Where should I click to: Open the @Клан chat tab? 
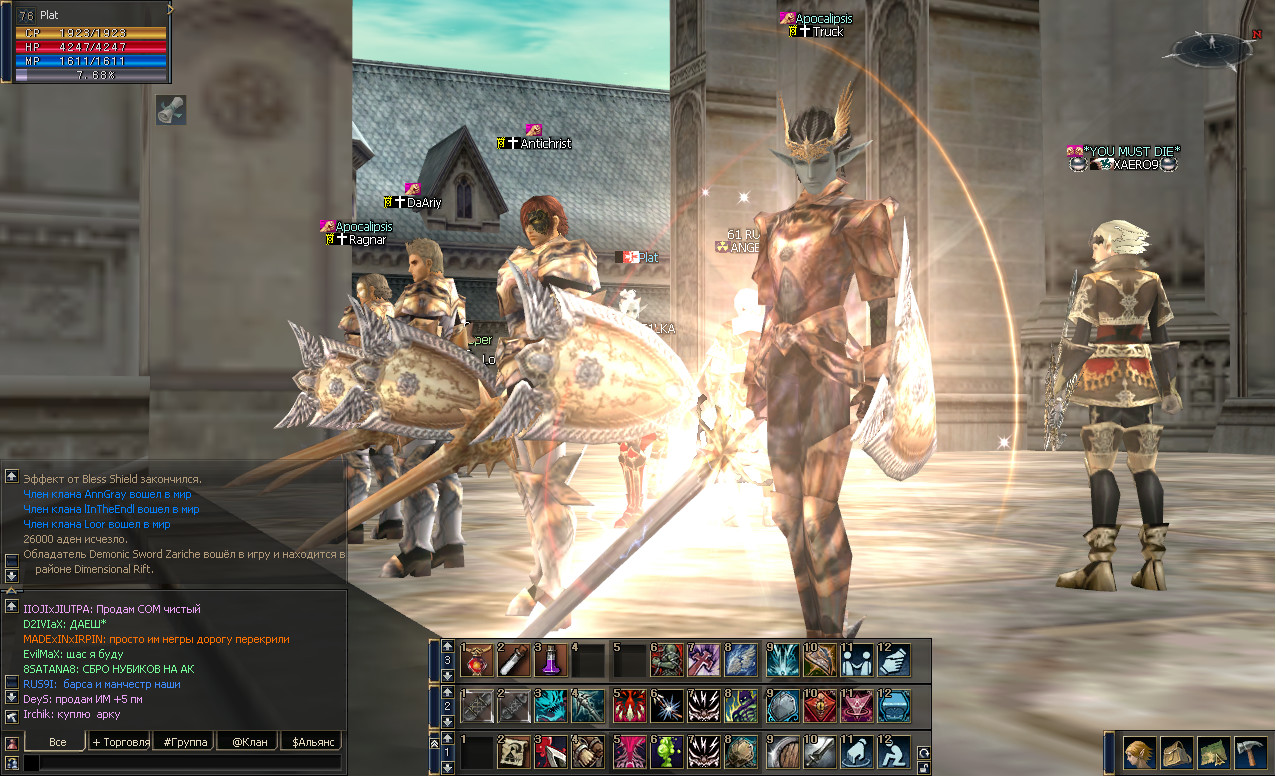click(x=249, y=742)
